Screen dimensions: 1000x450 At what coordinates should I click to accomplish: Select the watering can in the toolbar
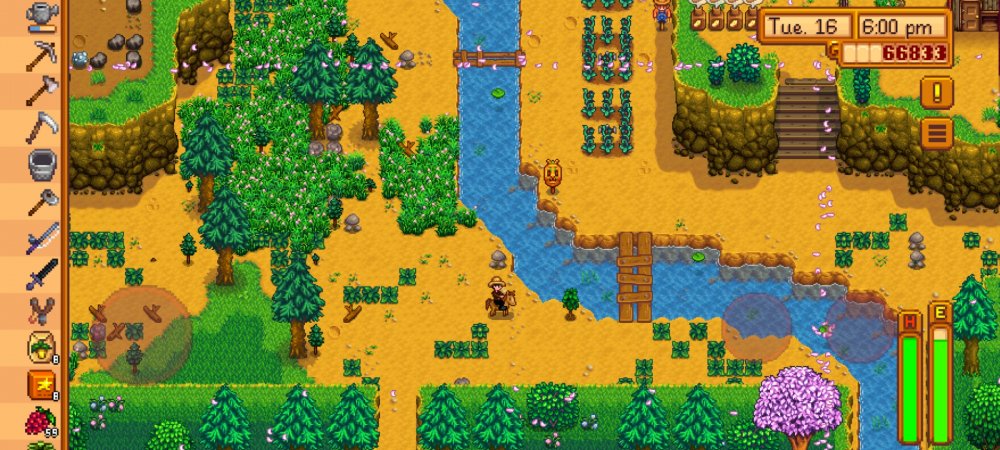click(42, 14)
